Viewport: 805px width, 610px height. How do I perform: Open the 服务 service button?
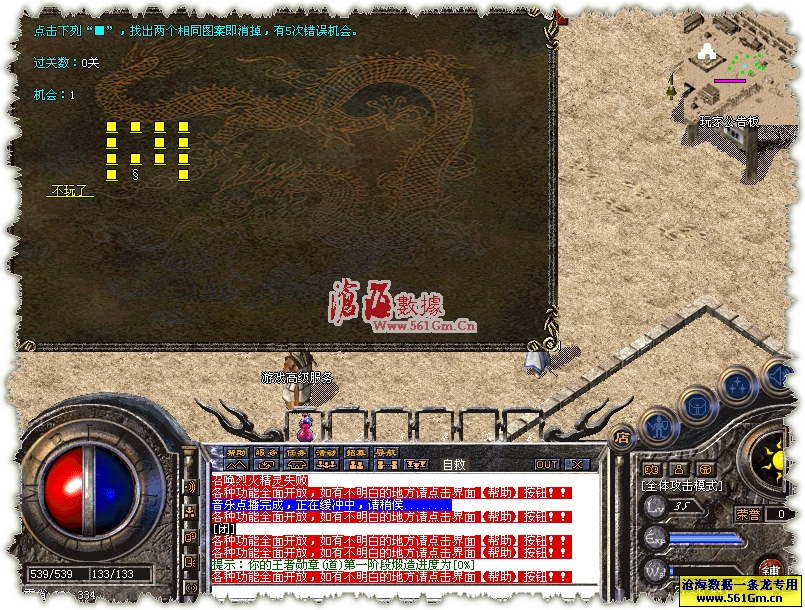click(x=266, y=453)
